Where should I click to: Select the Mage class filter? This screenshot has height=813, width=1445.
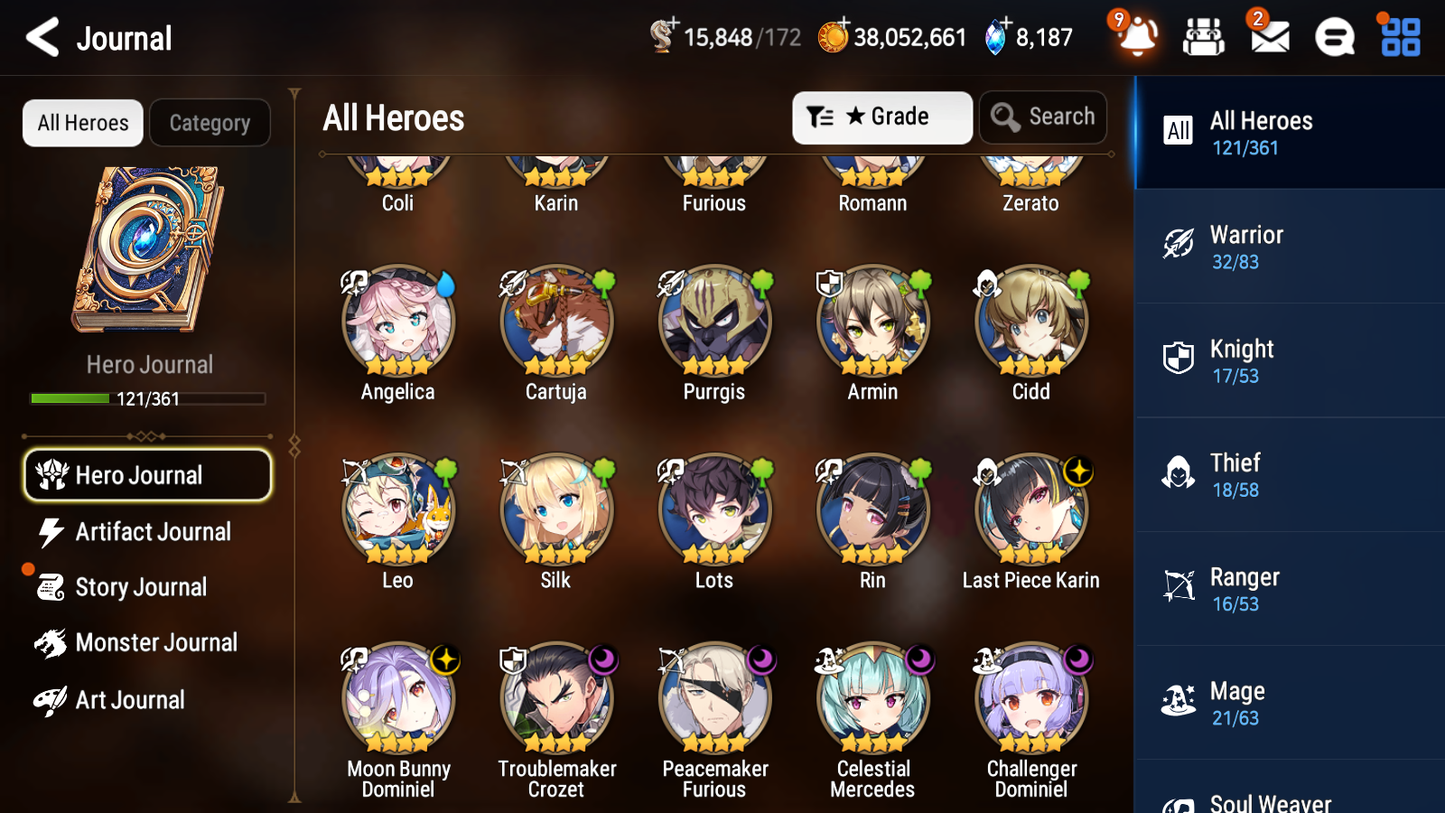(1289, 702)
